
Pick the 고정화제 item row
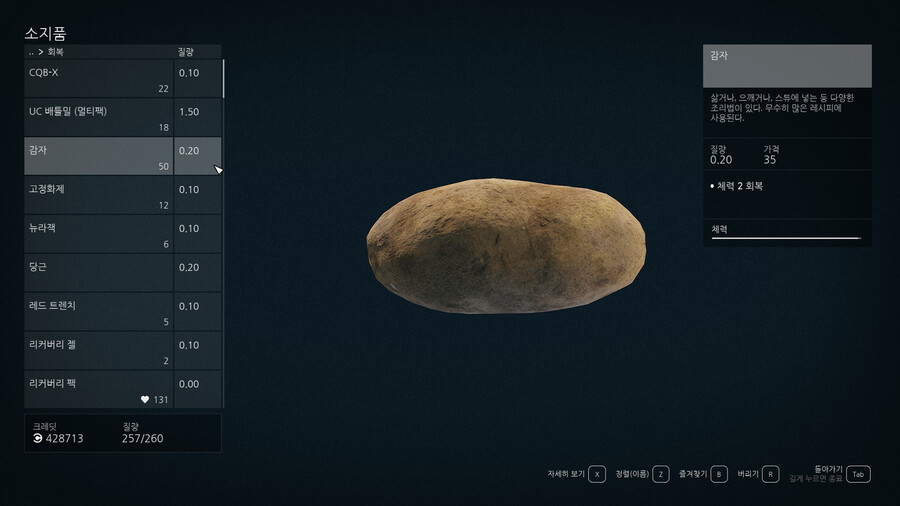[x=98, y=196]
